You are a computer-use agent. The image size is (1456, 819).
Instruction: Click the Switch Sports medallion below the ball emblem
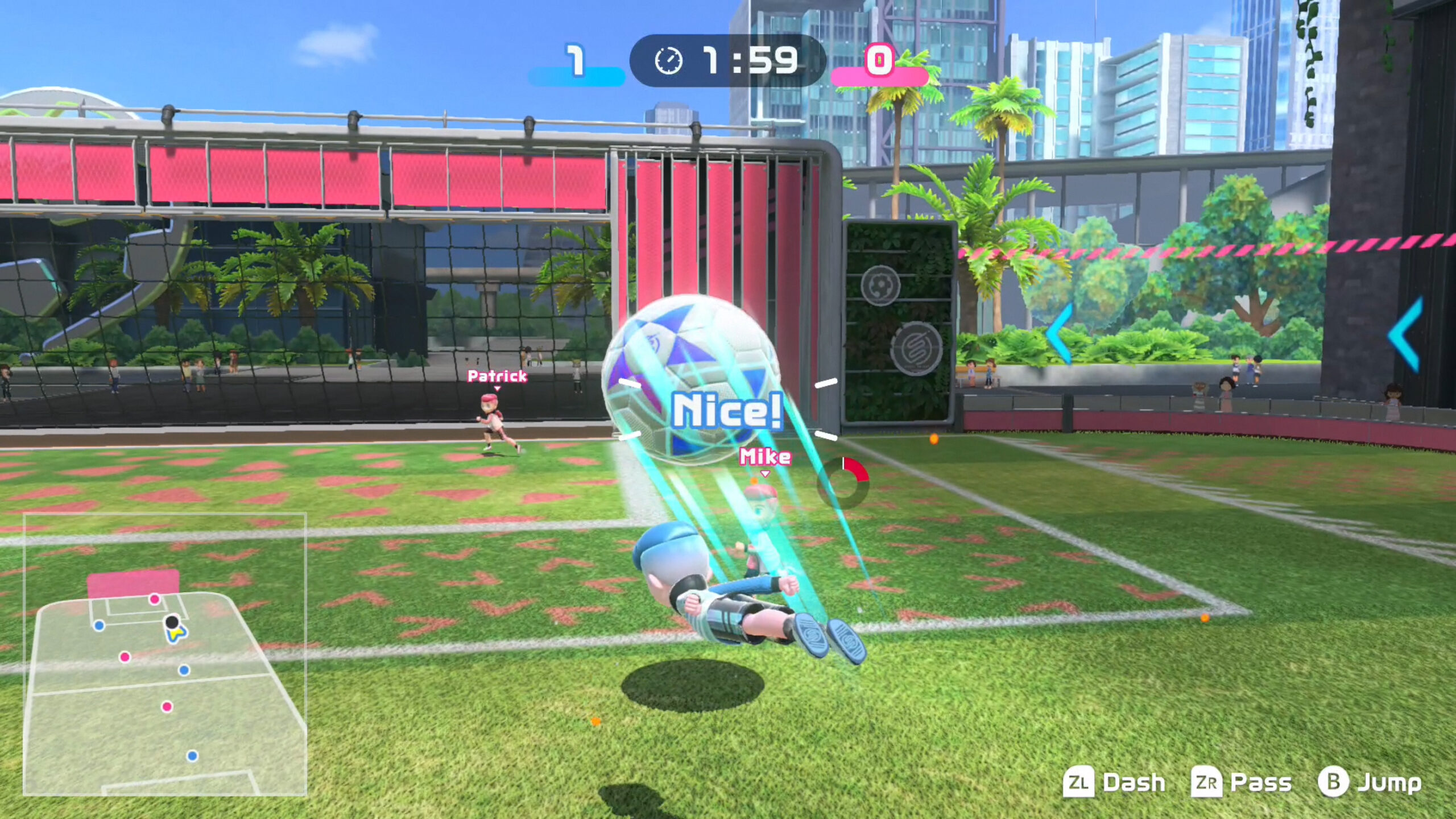916,348
